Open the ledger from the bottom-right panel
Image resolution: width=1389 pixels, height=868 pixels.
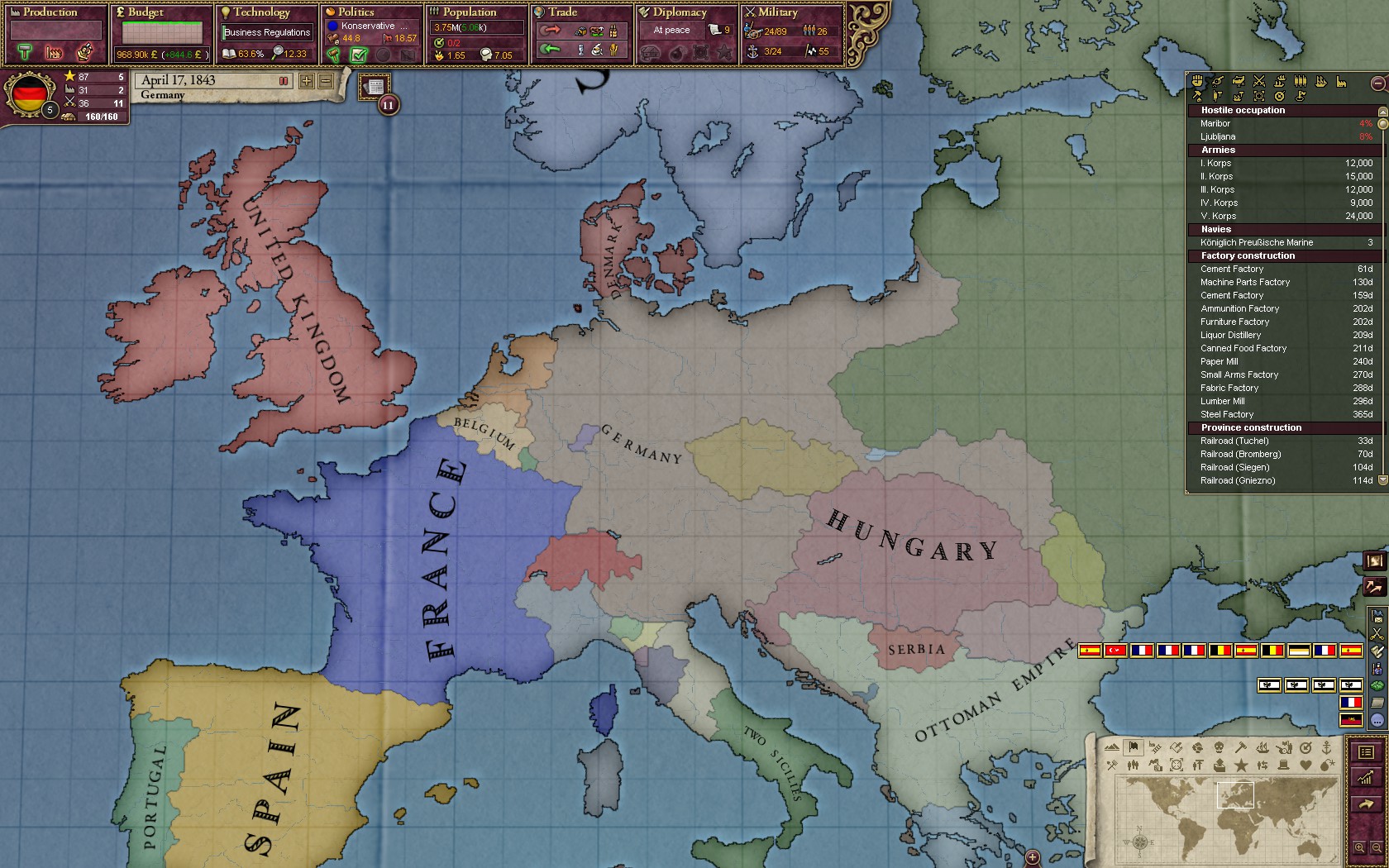click(1366, 753)
